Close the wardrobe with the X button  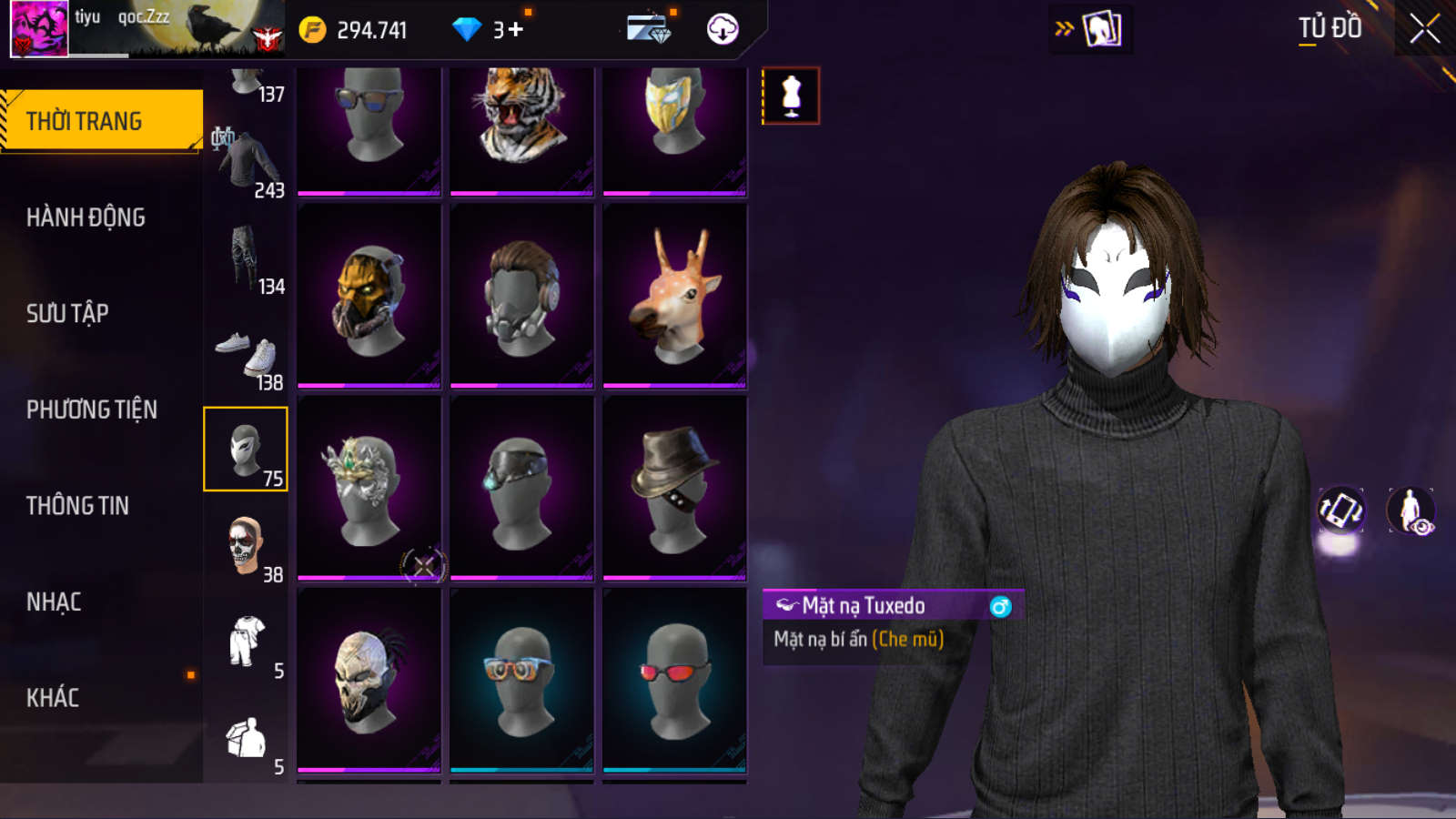click(x=1424, y=29)
